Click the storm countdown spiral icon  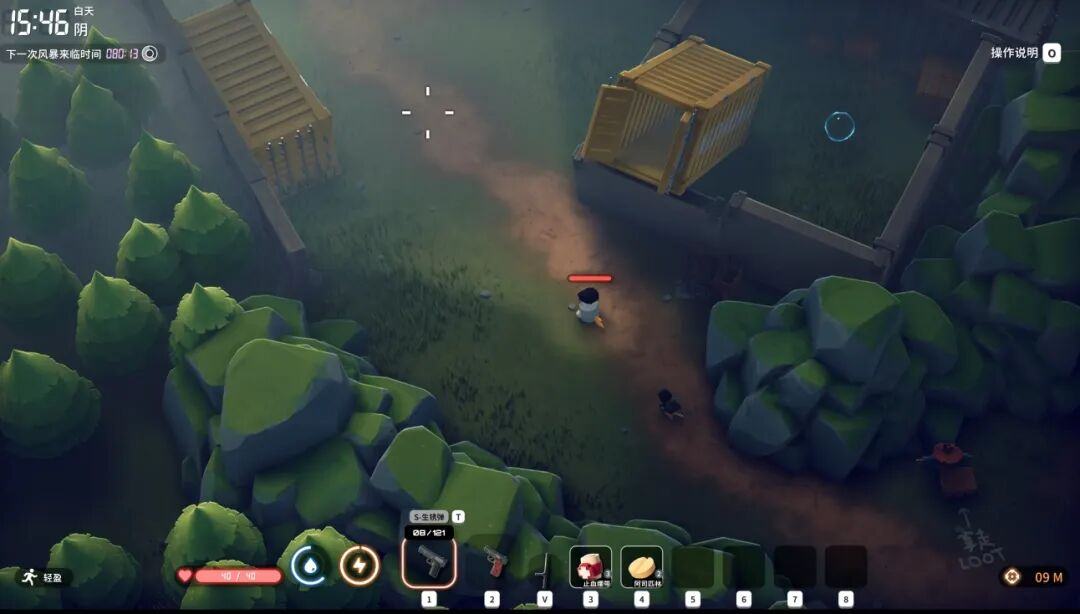150,54
